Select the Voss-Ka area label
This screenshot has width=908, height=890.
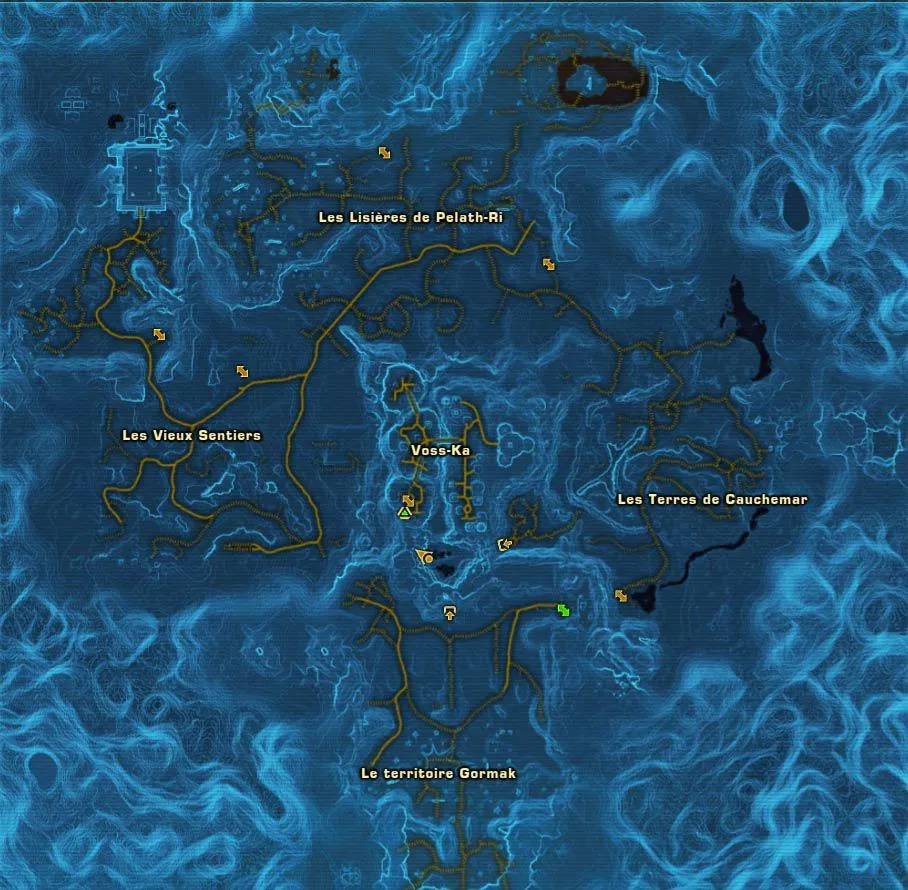pyautogui.click(x=440, y=451)
